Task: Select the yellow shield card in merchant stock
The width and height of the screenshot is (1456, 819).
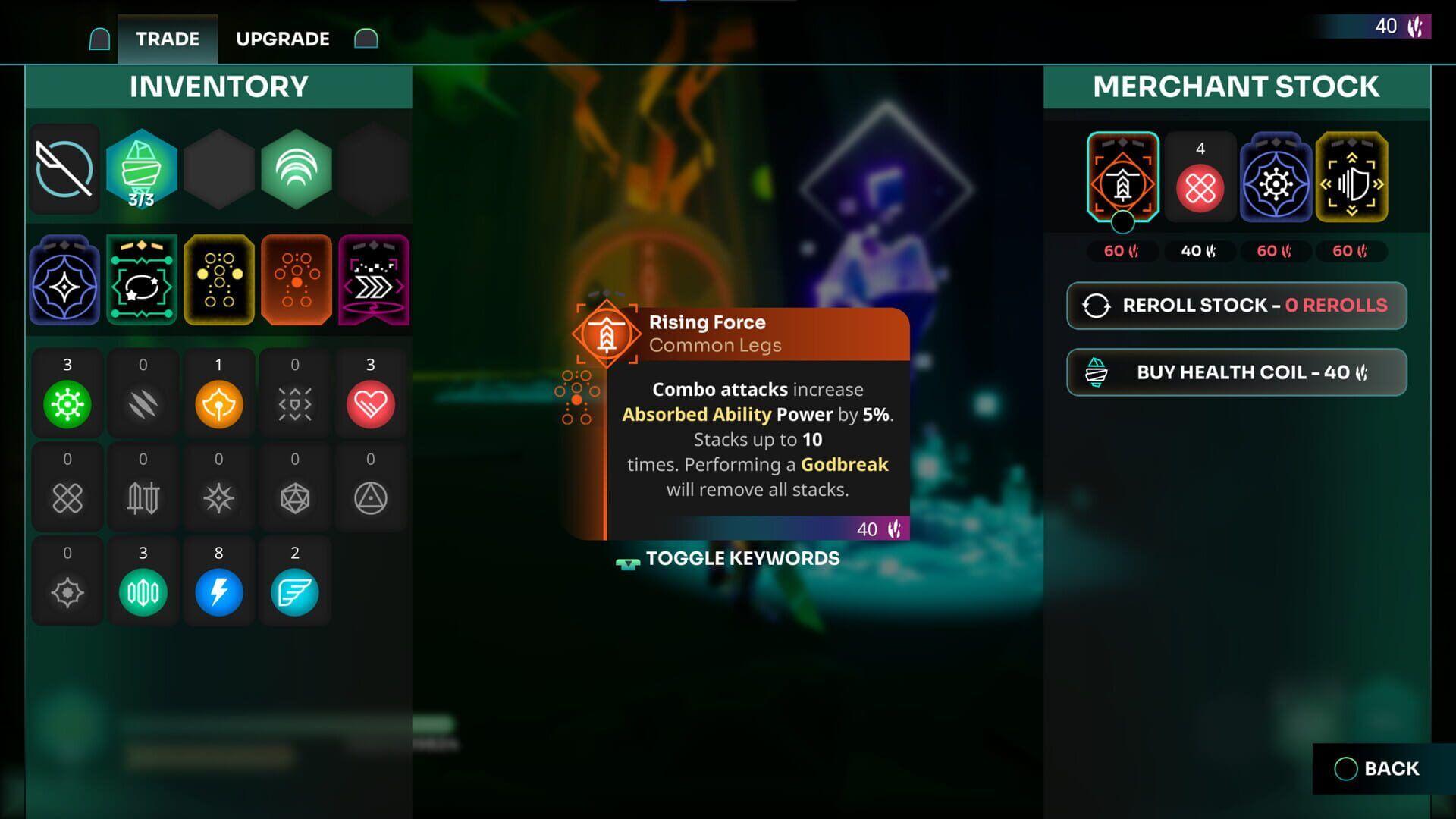Action: 1352,177
